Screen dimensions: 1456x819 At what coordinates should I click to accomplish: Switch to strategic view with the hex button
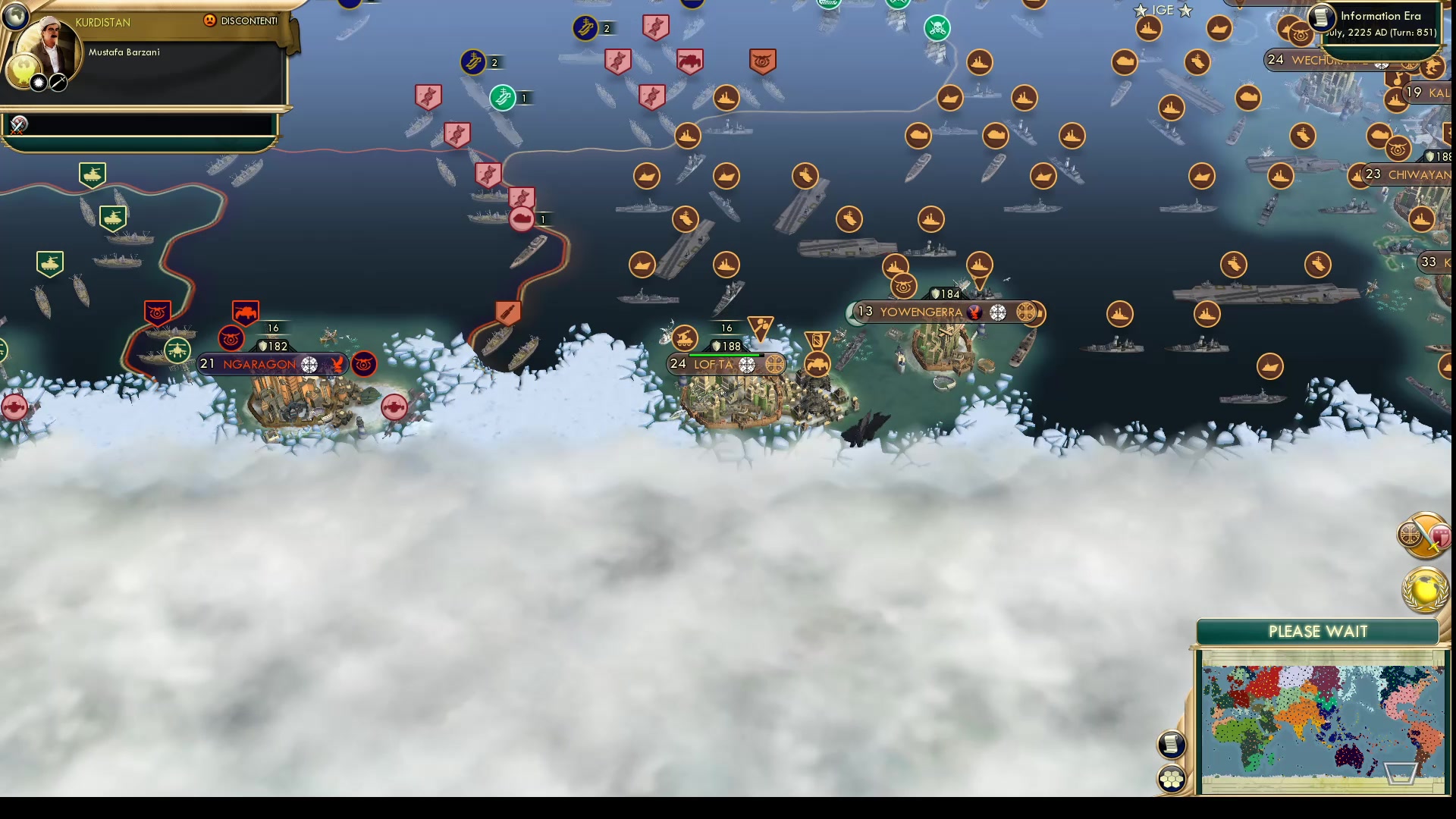pos(1172,777)
